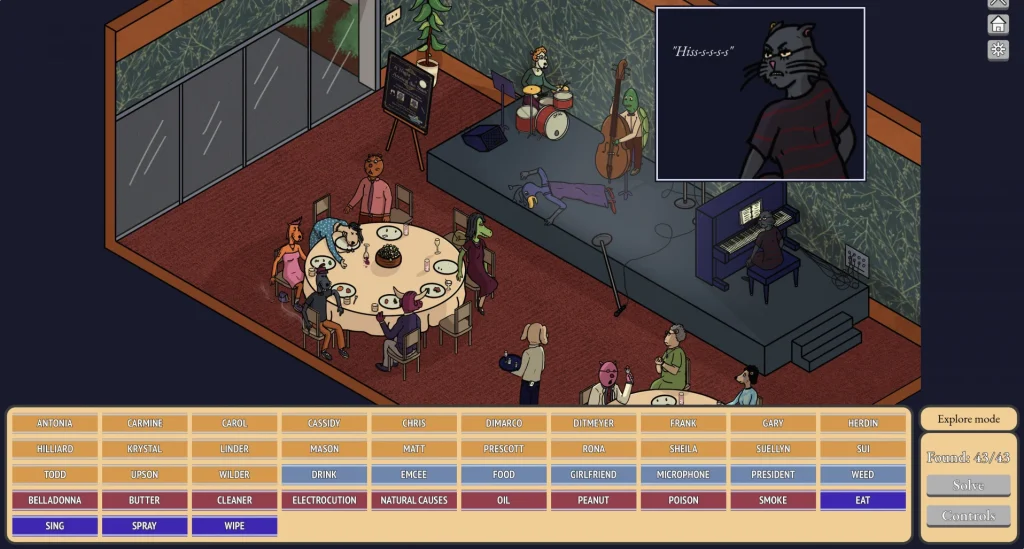The width and height of the screenshot is (1024, 549).
Task: Open settings with the gear icon
Action: [998, 50]
